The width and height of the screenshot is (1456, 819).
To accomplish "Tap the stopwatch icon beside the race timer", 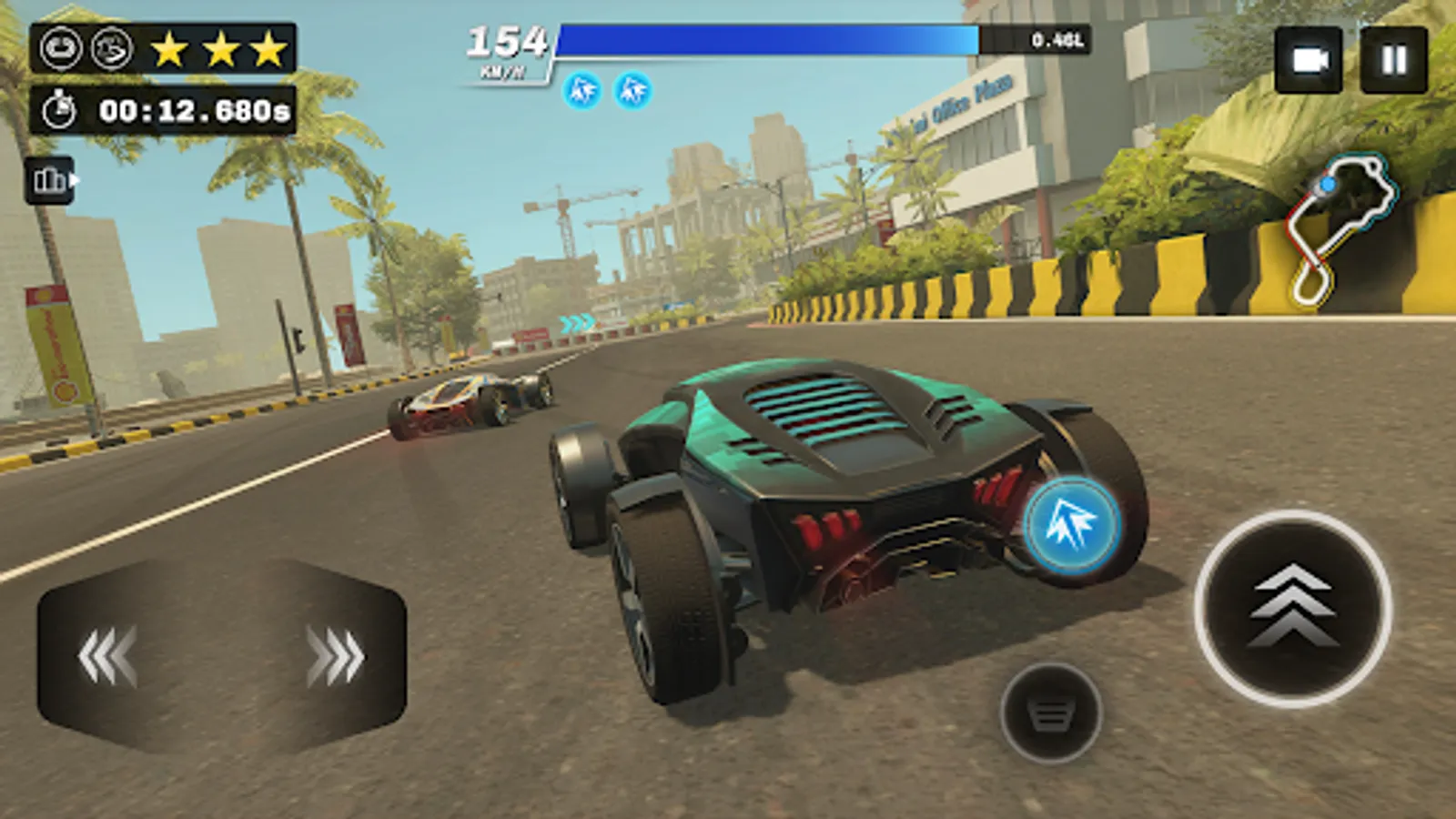I will pos(59,109).
